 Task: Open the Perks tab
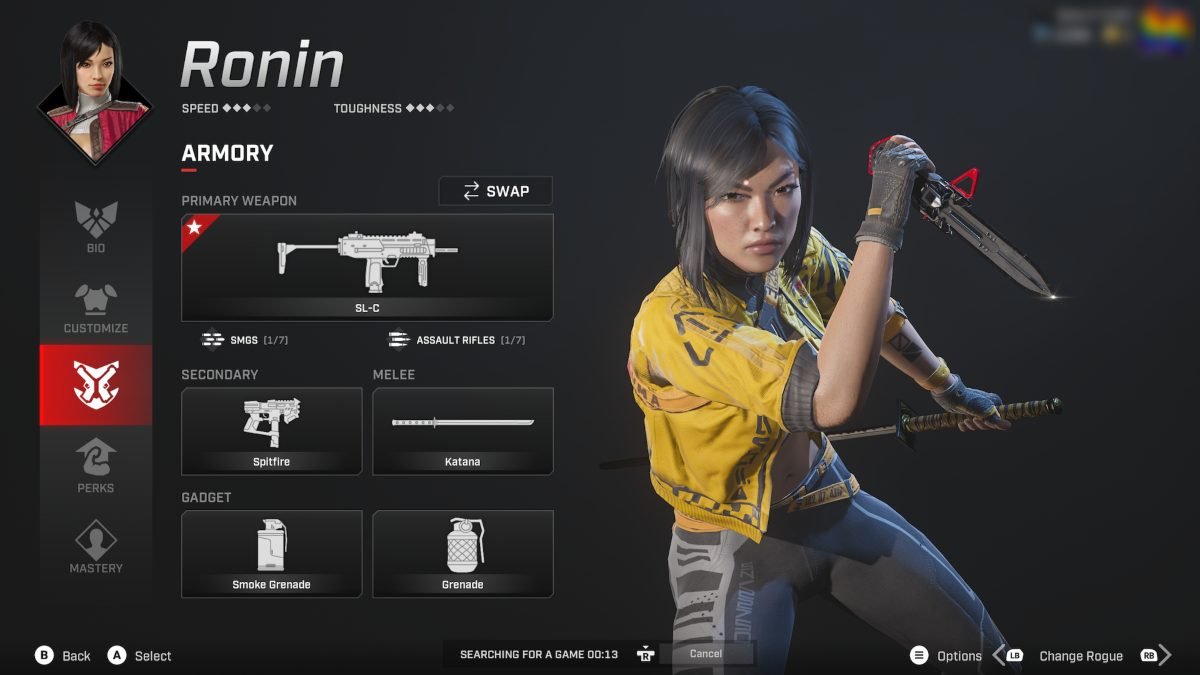pos(96,466)
